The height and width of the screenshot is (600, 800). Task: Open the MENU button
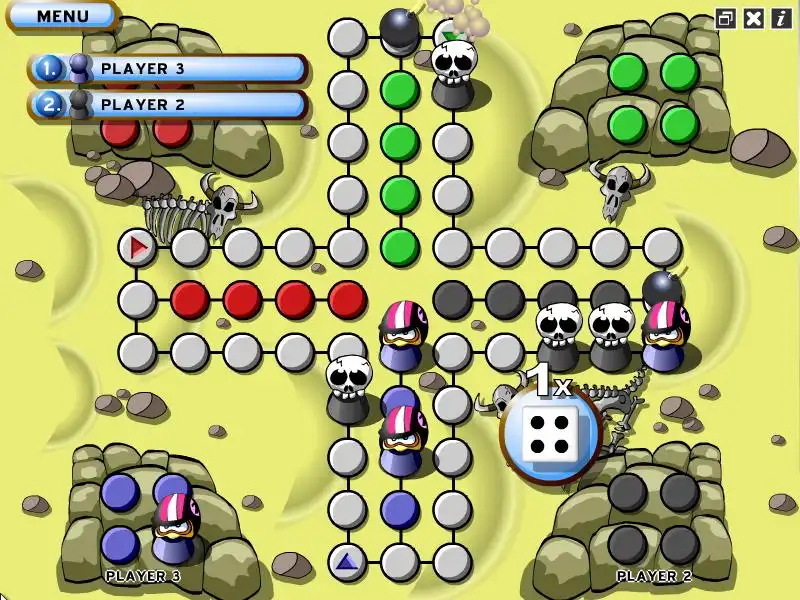click(x=62, y=16)
